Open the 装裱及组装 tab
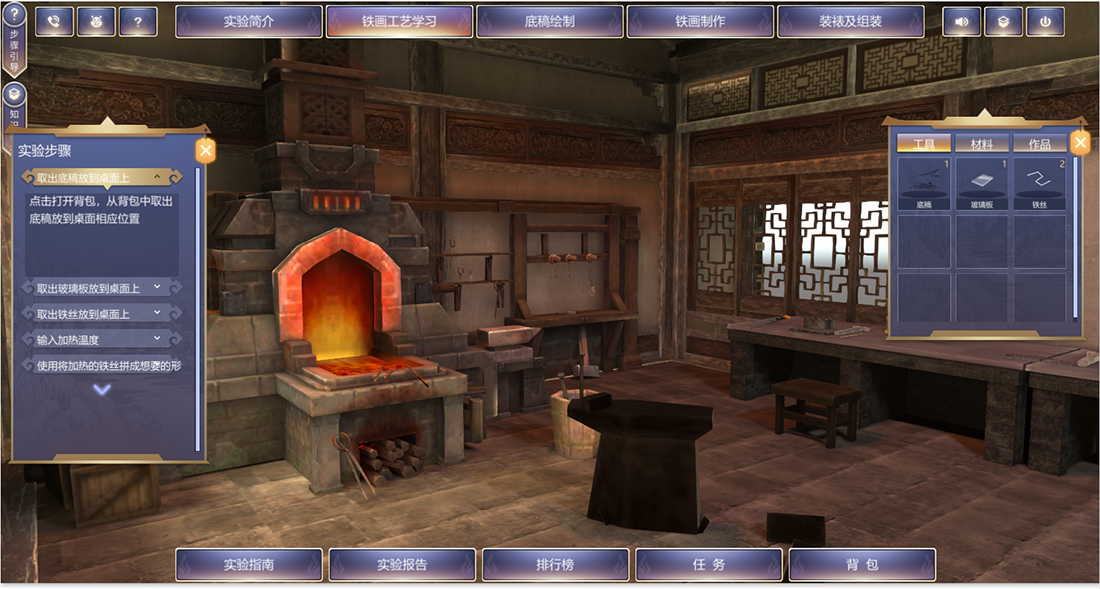The height and width of the screenshot is (589, 1100). [x=850, y=21]
